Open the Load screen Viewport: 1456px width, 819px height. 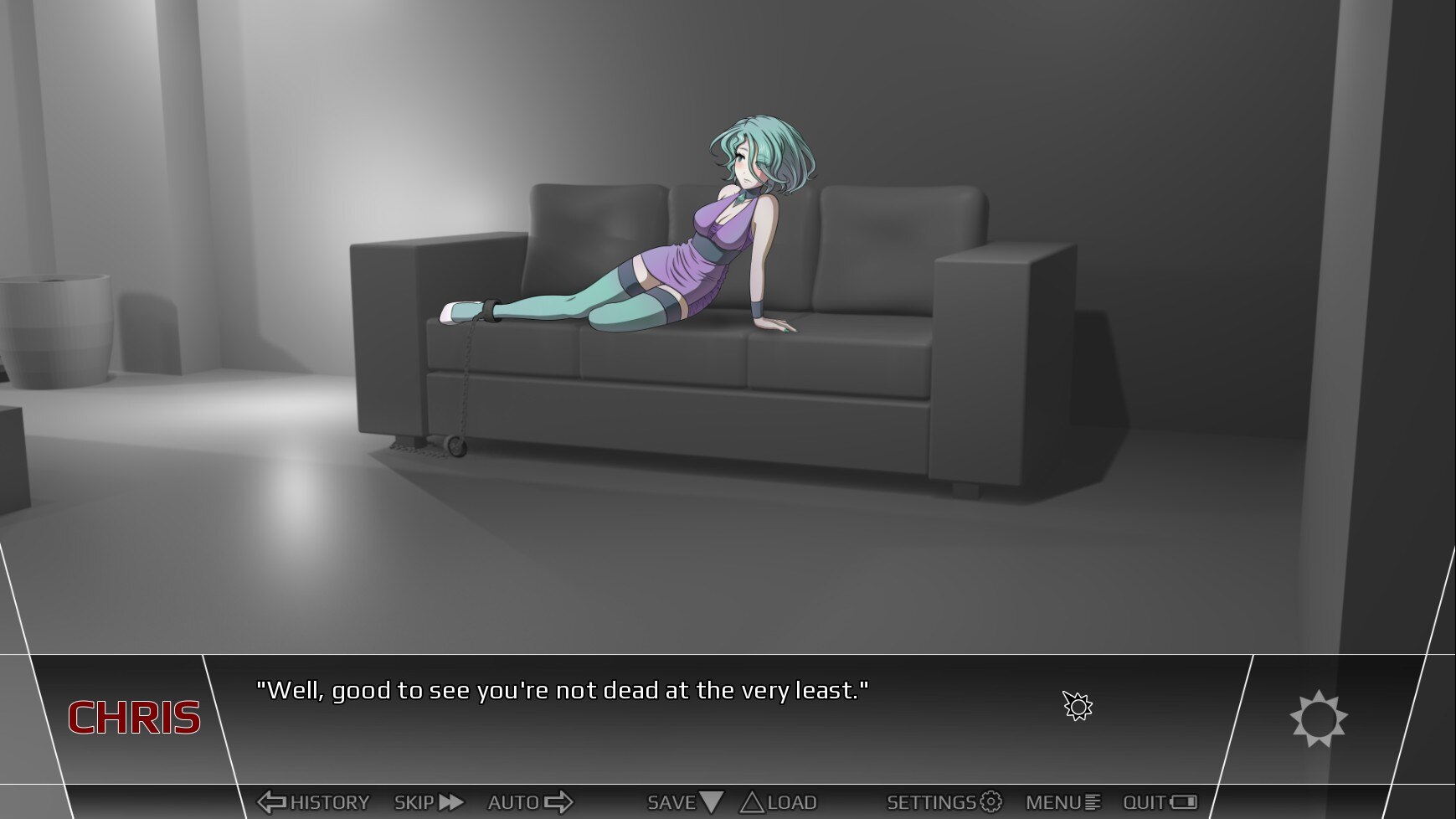(x=779, y=802)
